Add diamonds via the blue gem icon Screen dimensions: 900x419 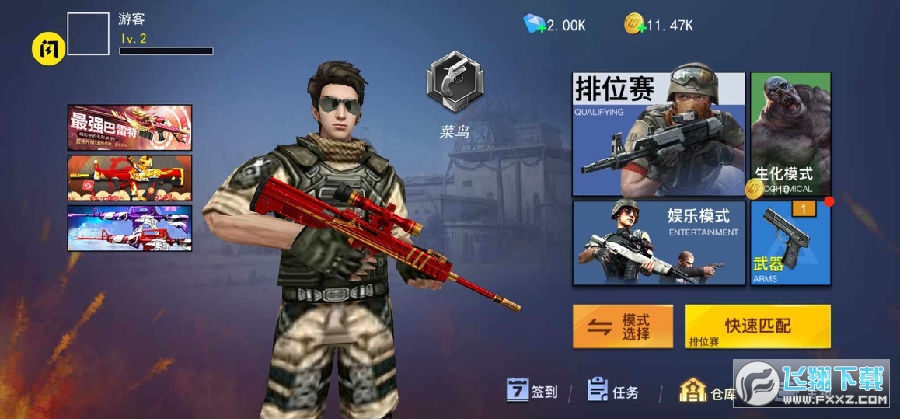(x=534, y=24)
